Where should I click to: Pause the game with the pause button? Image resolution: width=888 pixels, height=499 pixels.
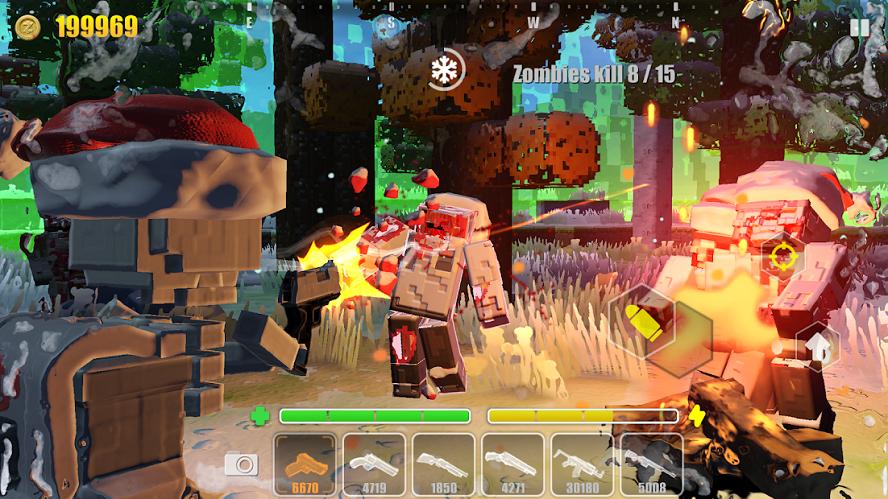click(859, 27)
